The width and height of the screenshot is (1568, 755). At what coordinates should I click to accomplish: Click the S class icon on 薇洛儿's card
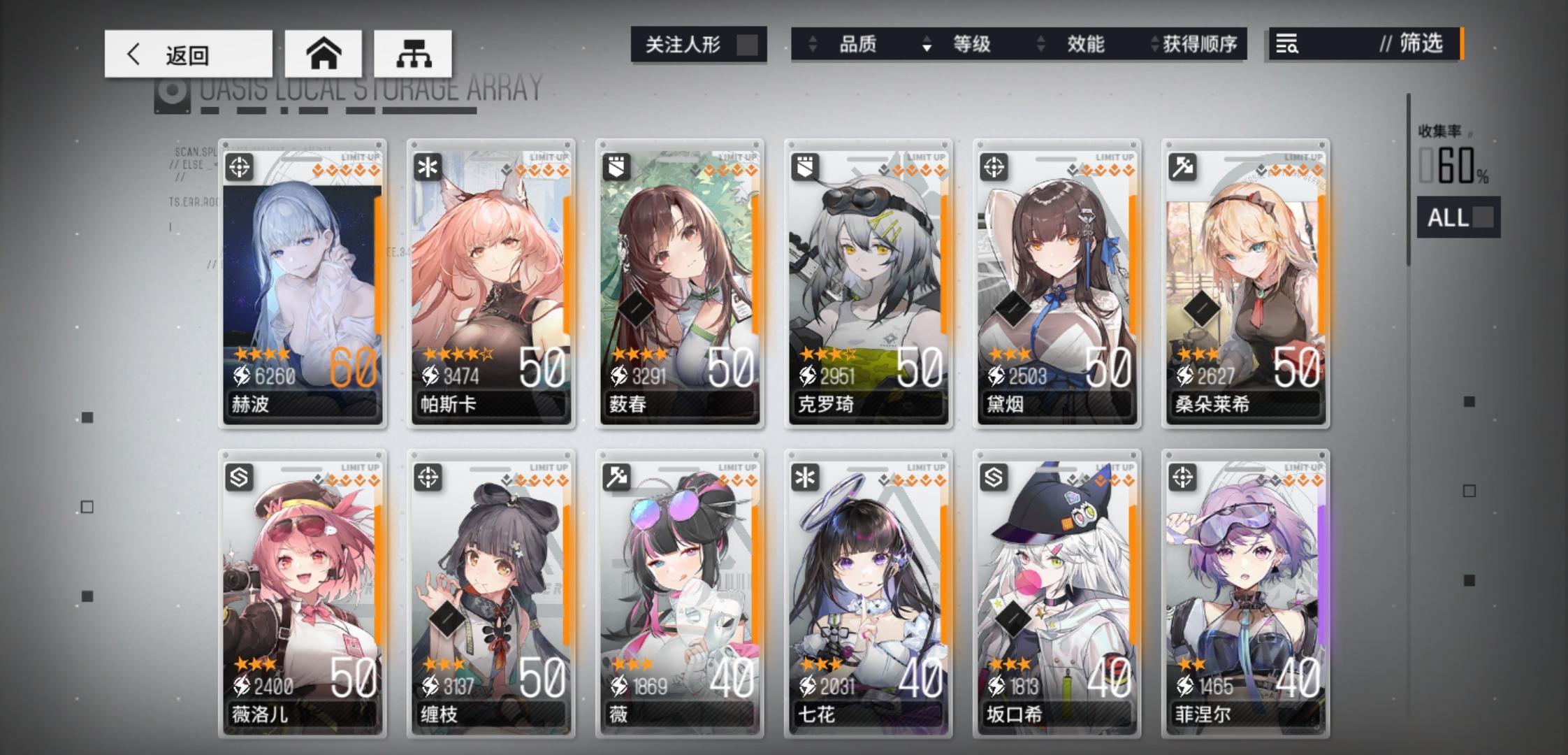click(x=240, y=478)
